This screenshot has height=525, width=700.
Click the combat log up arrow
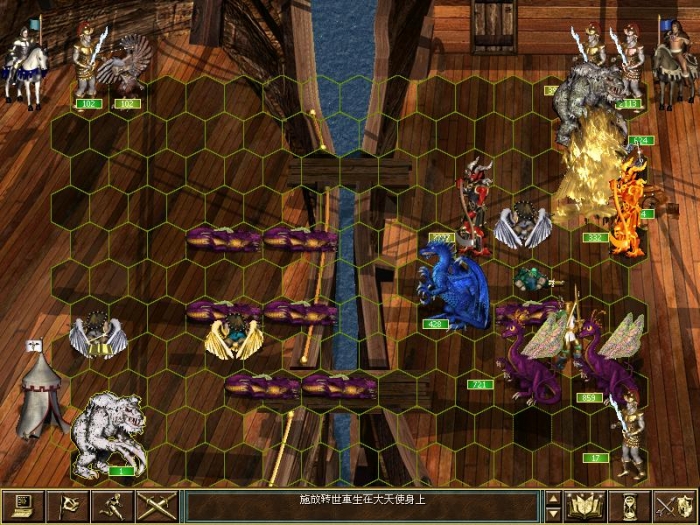[553, 498]
